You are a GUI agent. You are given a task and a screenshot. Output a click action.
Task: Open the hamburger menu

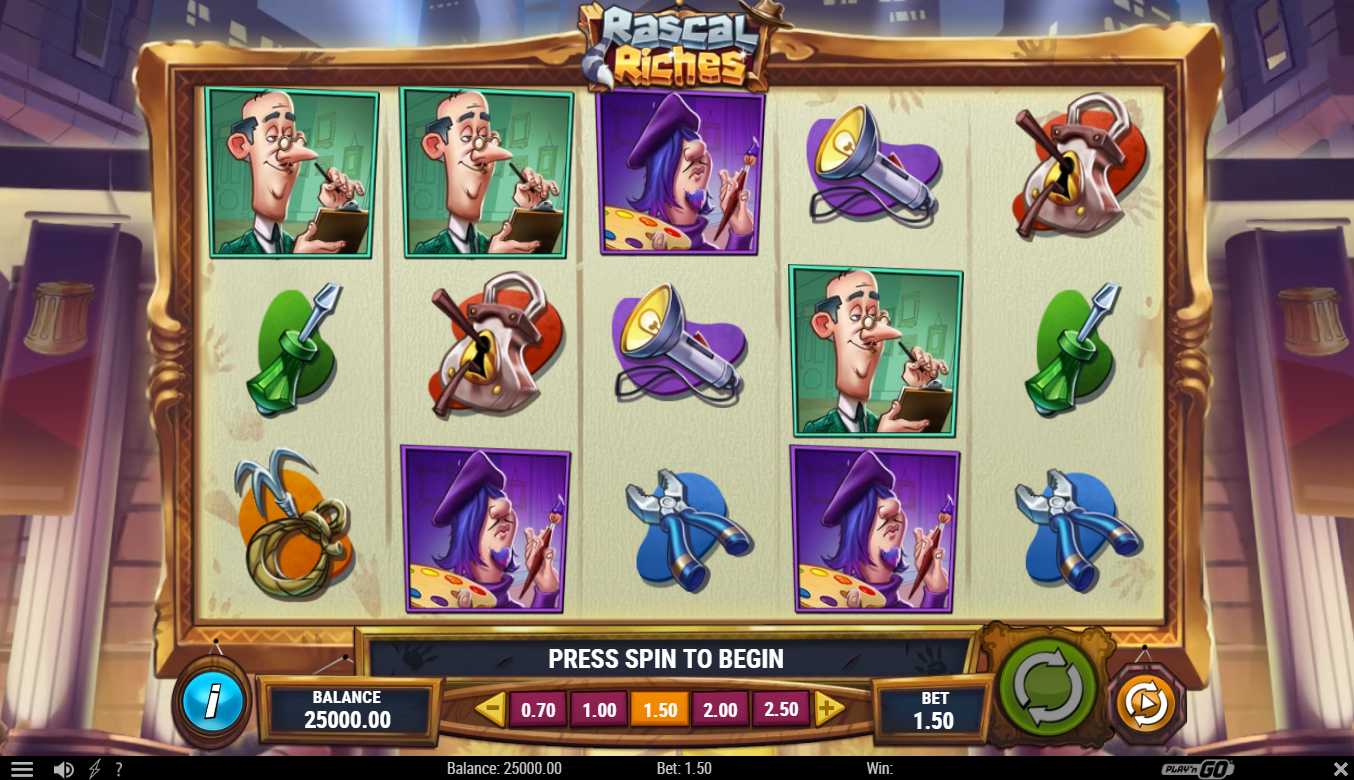[x=21, y=769]
